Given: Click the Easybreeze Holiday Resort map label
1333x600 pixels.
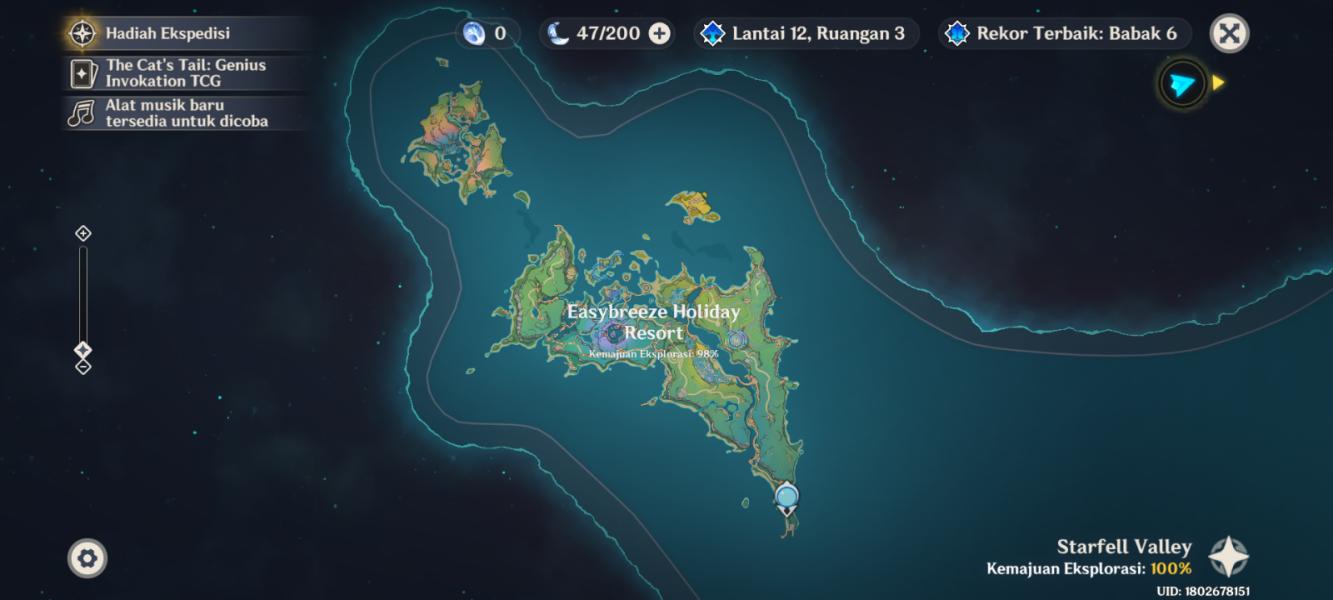Looking at the screenshot, I should pyautogui.click(x=653, y=322).
